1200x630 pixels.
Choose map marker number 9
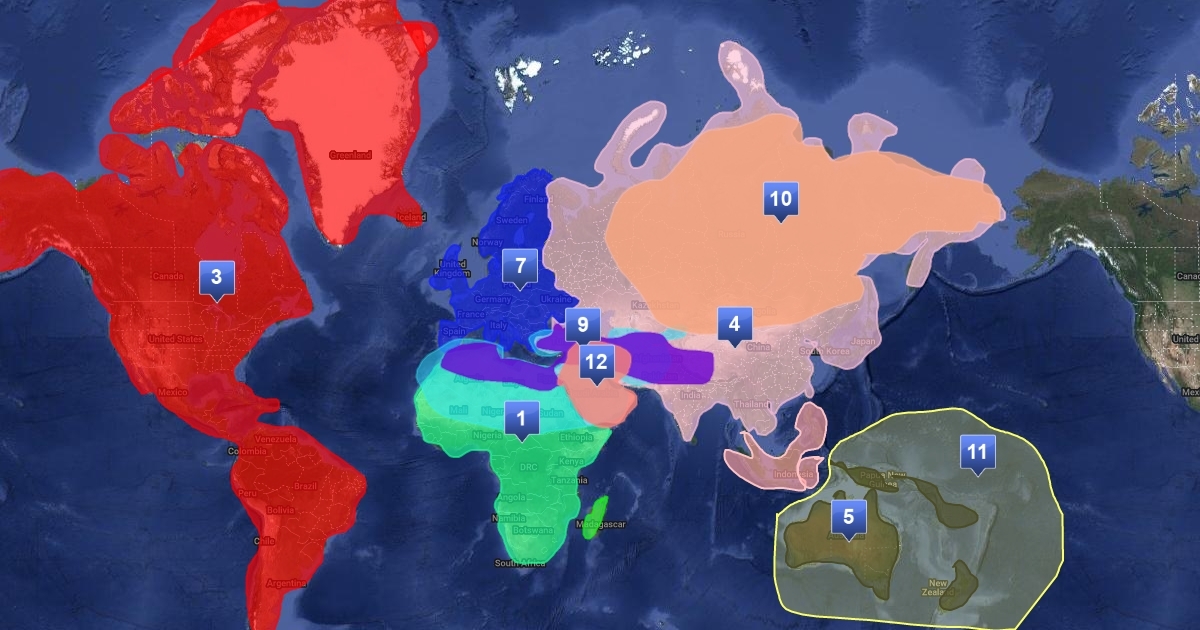pos(582,325)
